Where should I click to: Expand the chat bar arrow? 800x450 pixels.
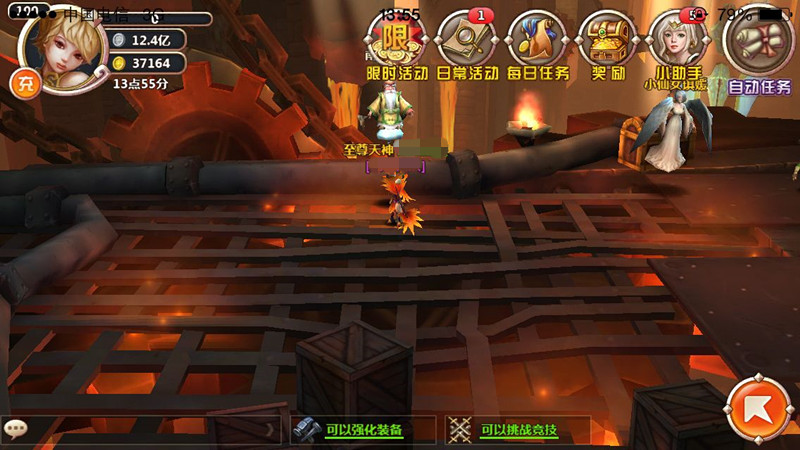pyautogui.click(x=269, y=430)
